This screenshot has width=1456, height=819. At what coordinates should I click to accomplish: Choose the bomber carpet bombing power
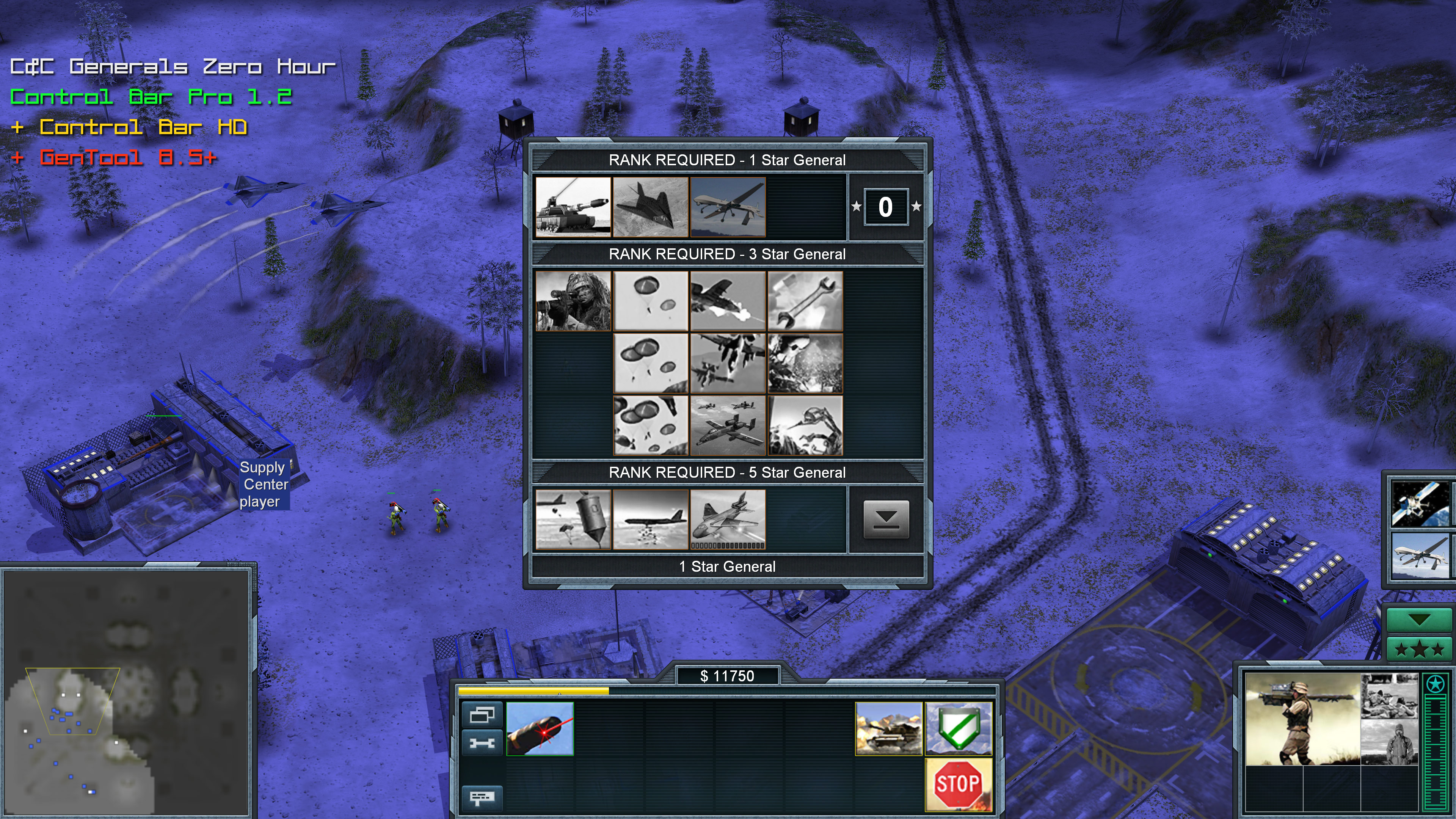coord(650,519)
